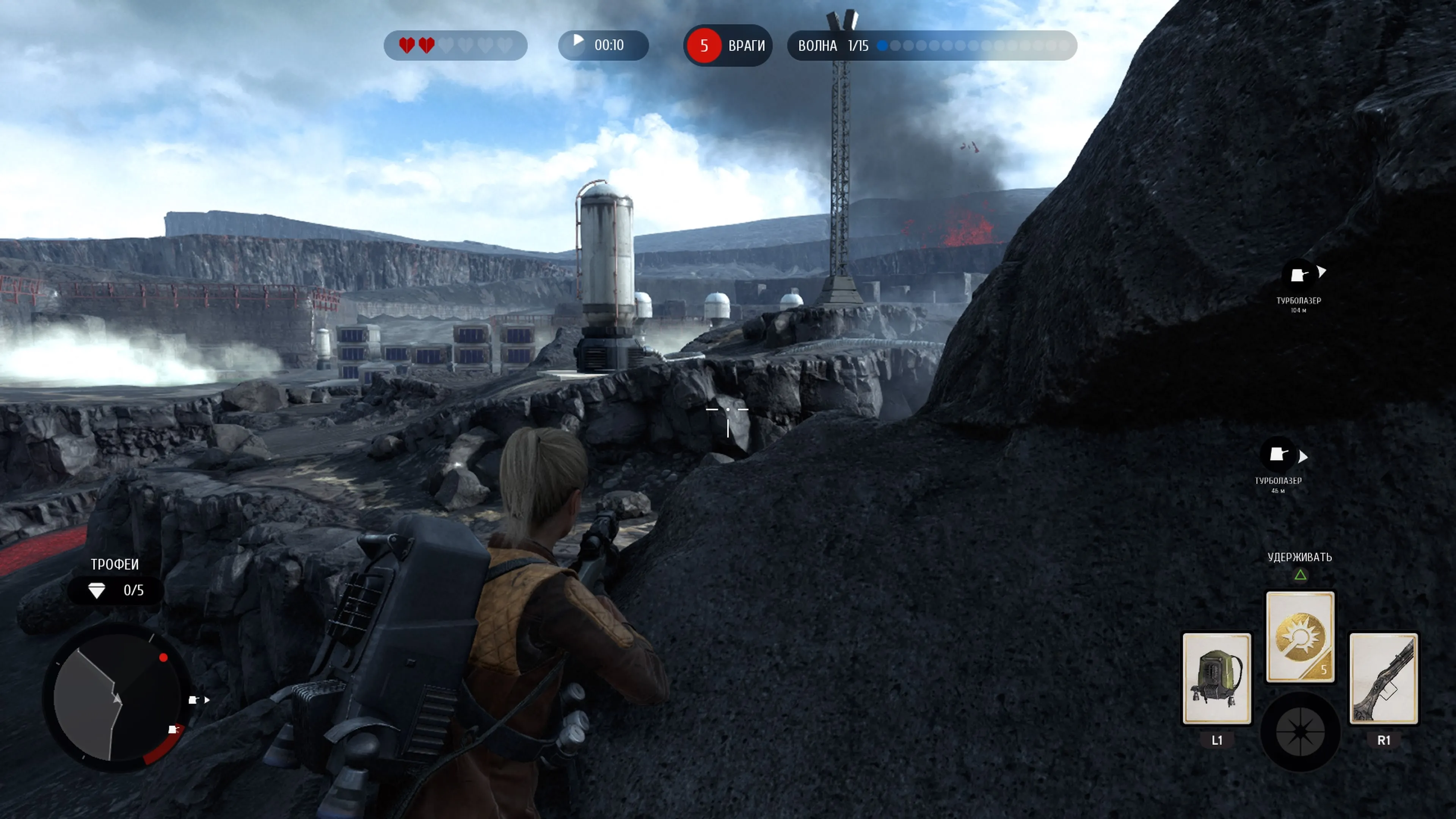Image resolution: width=1456 pixels, height=819 pixels.
Task: Select the jump pack star card
Action: tap(1216, 678)
